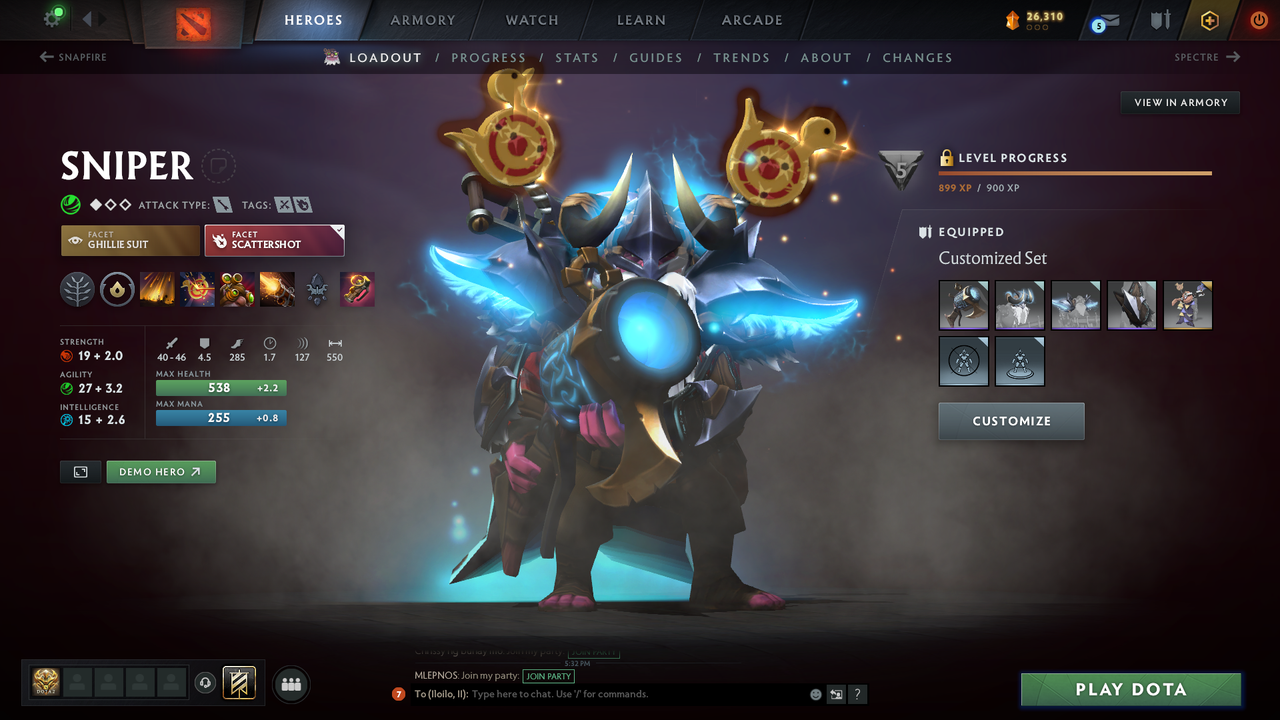The height and width of the screenshot is (720, 1280).
Task: Open the friends list icon near chat
Action: tap(290, 684)
